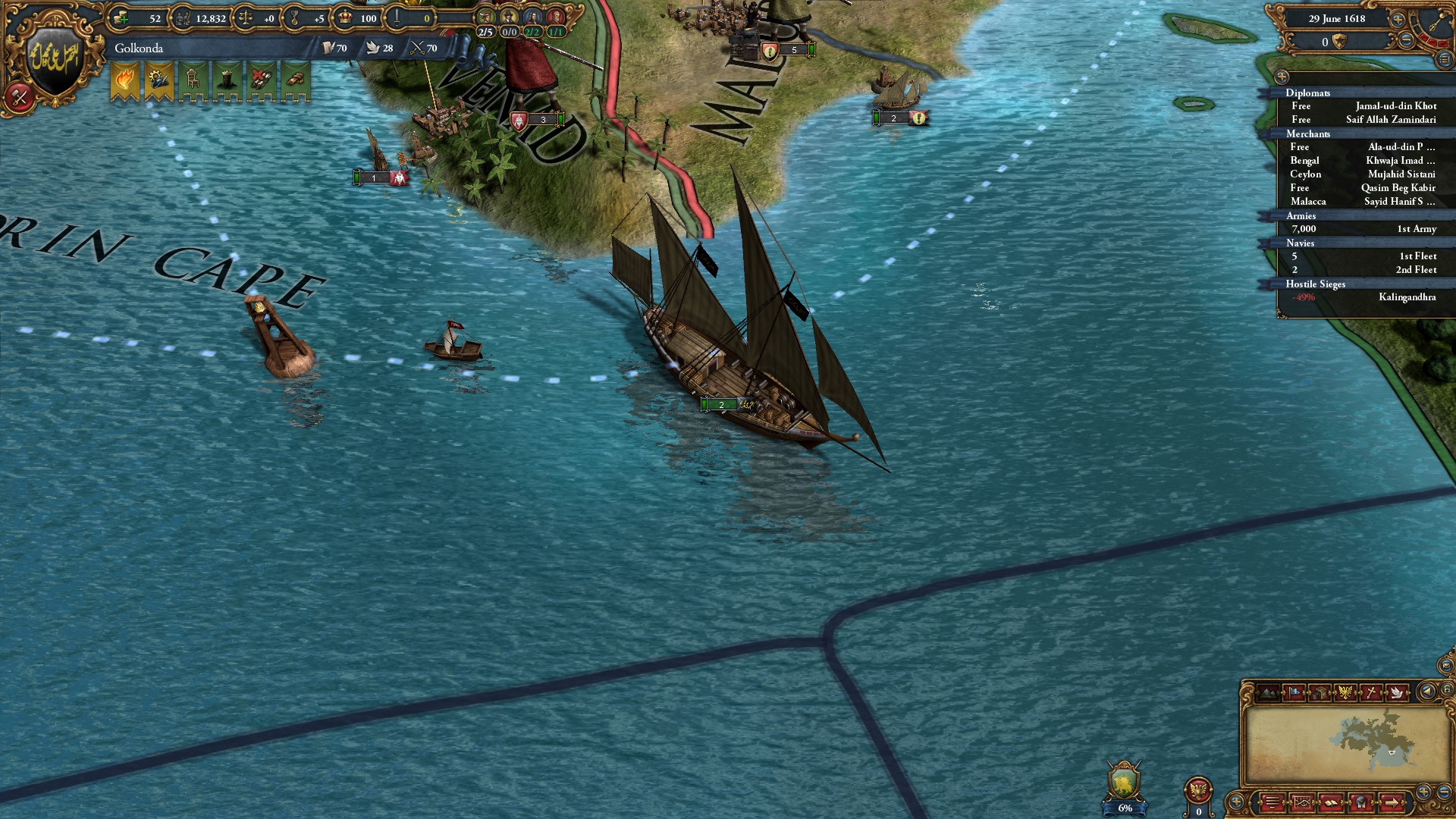1456x819 pixels.
Task: Open the statistics chart icon near the minimap
Action: pos(1303,804)
